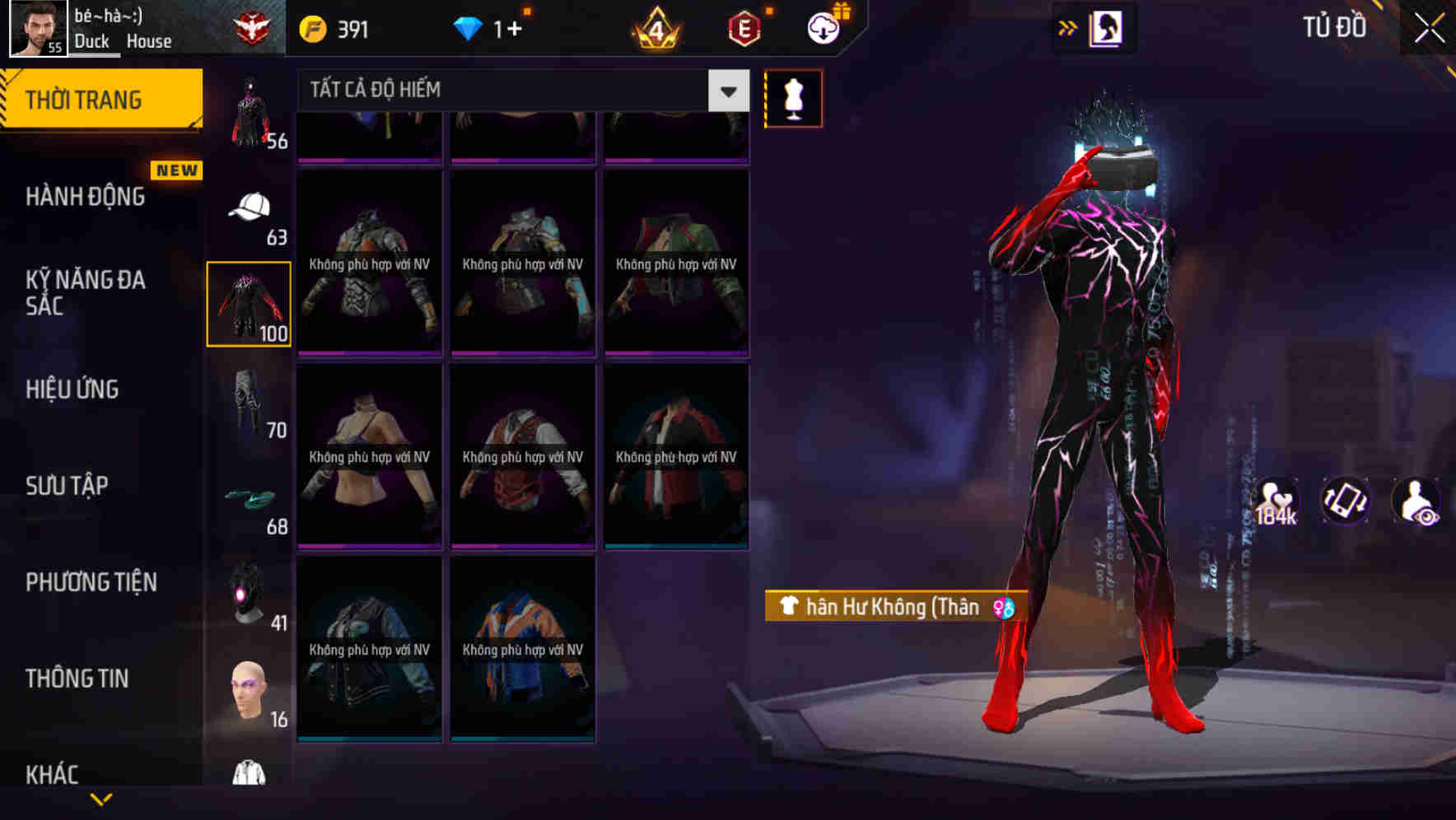Expand the sidebar with the bottom chevron

pos(102,799)
